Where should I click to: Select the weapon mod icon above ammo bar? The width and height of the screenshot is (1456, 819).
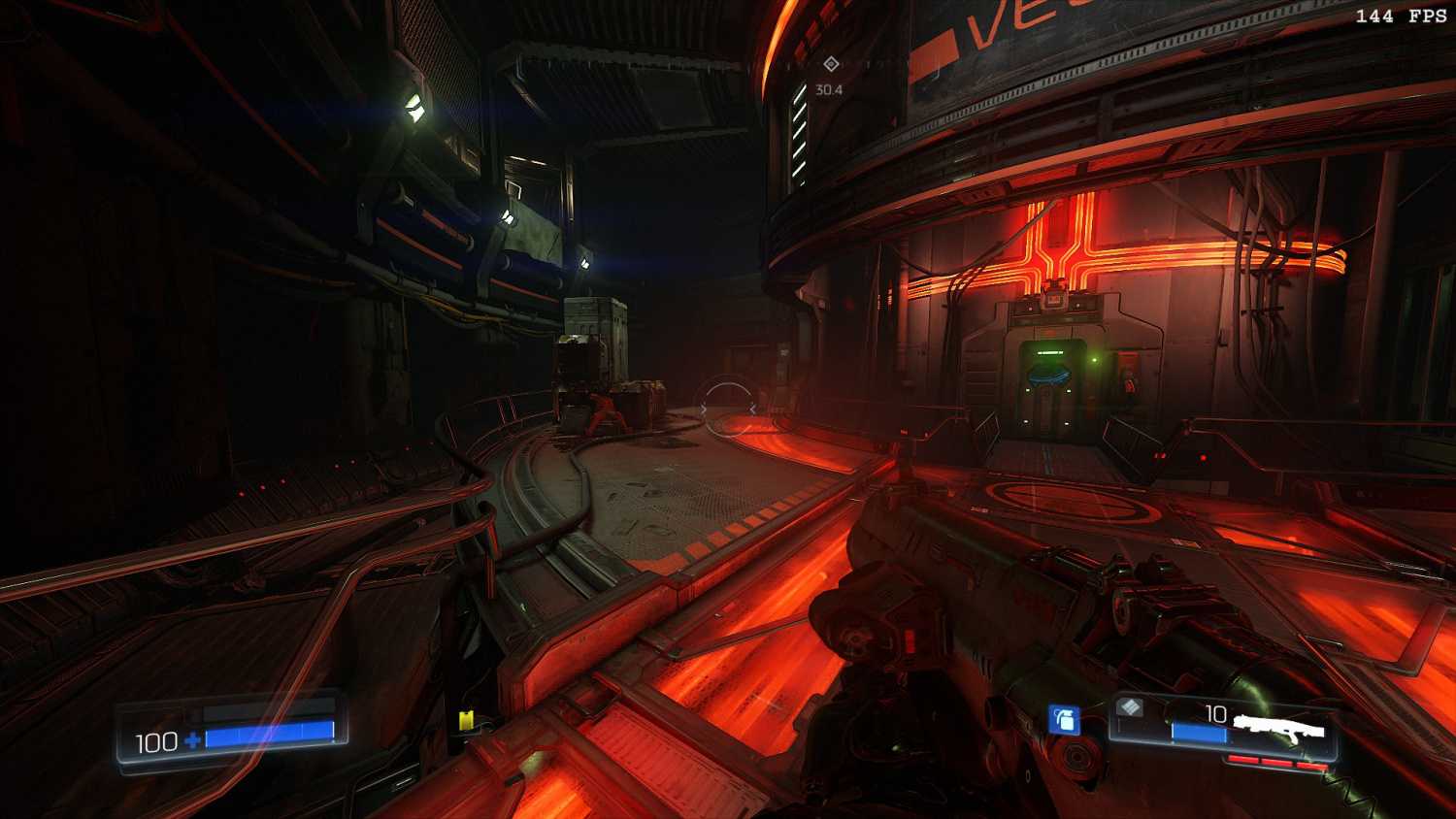[1130, 707]
